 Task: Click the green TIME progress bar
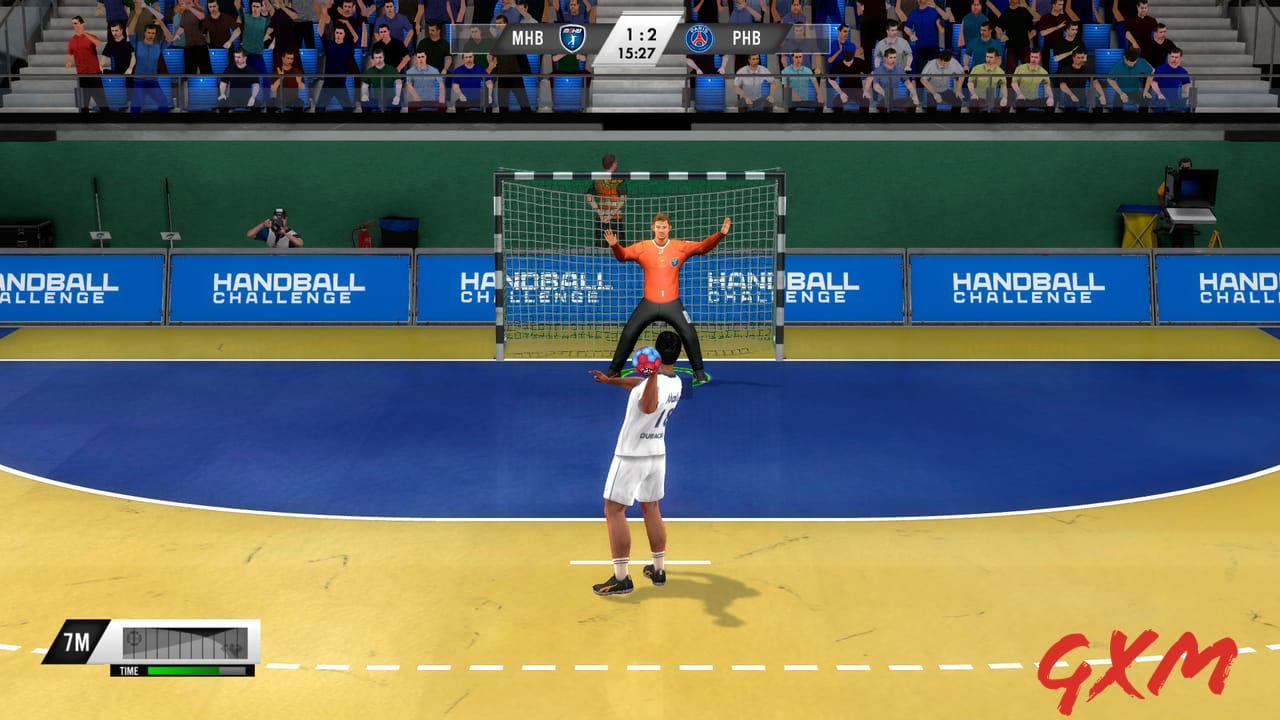point(182,670)
